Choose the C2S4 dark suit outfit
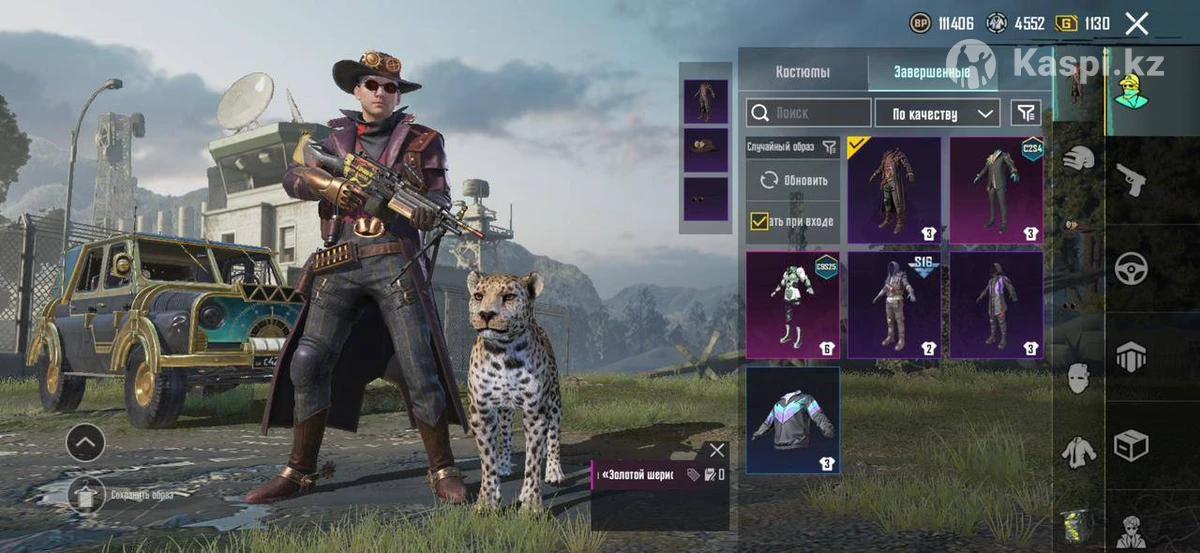Screen dimensions: 1200x553 (x=996, y=190)
